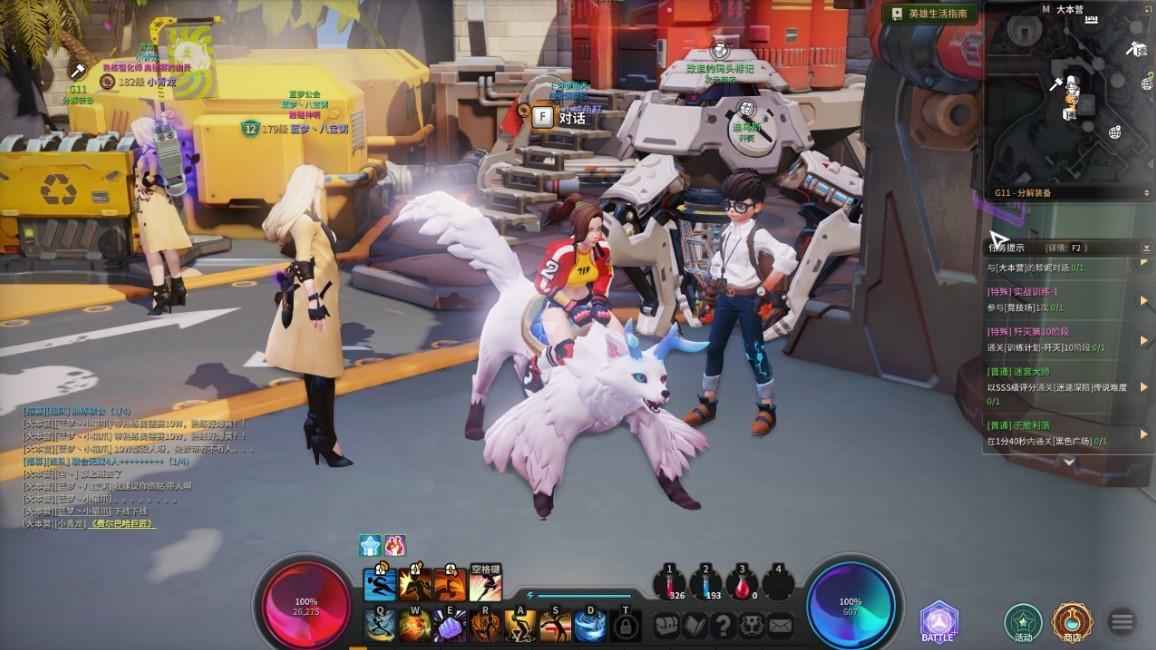Expand quest list with bottom down arrow

[1068, 462]
